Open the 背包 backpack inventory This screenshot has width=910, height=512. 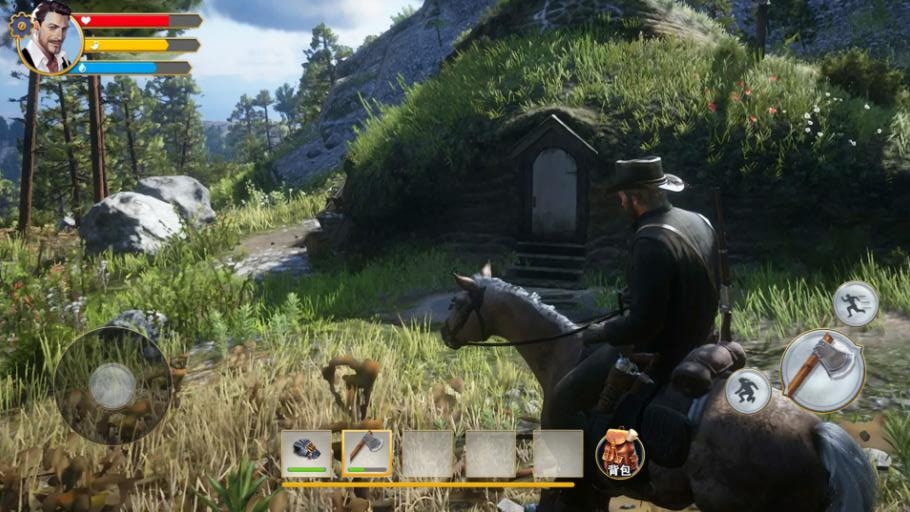620,453
